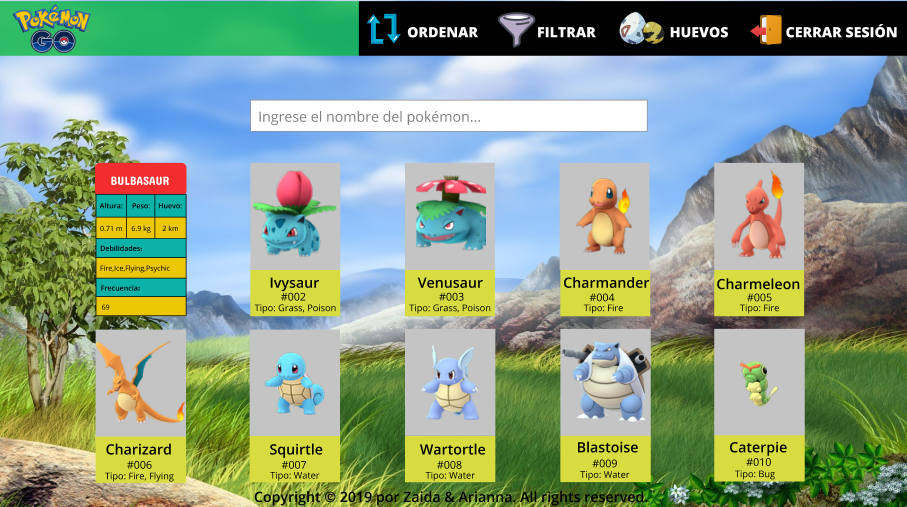Screen dimensions: 907x507
Task: Open the Charmander card
Action: point(604,240)
